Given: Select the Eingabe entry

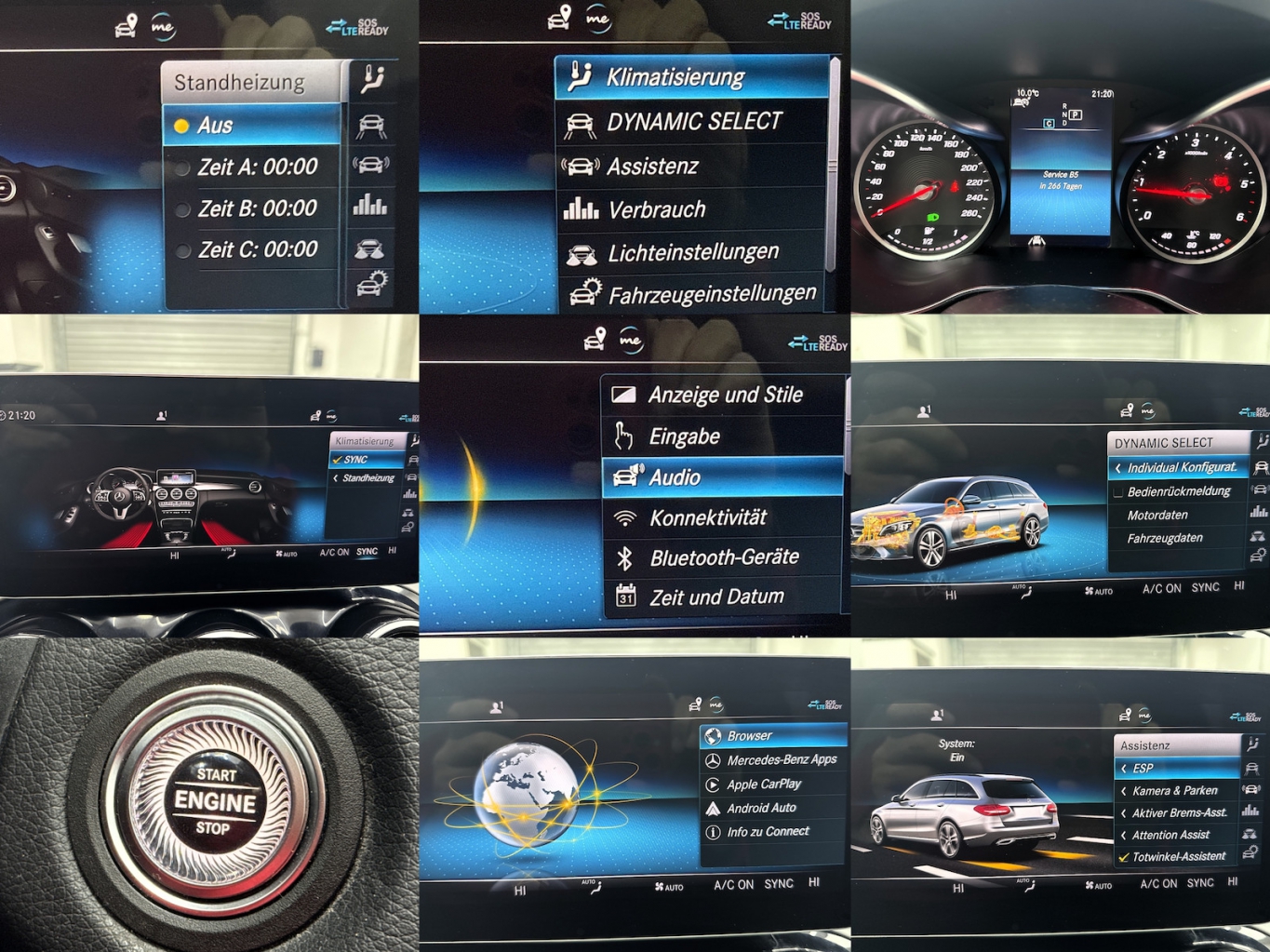Looking at the screenshot, I should click(684, 436).
